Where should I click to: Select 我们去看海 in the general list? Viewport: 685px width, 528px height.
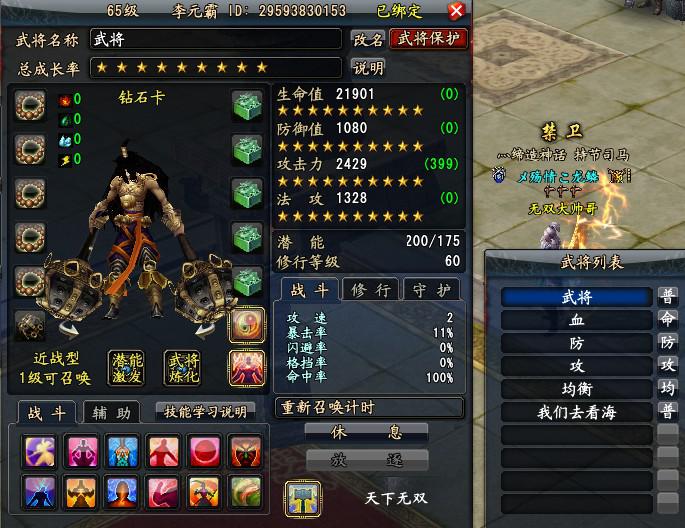point(577,412)
